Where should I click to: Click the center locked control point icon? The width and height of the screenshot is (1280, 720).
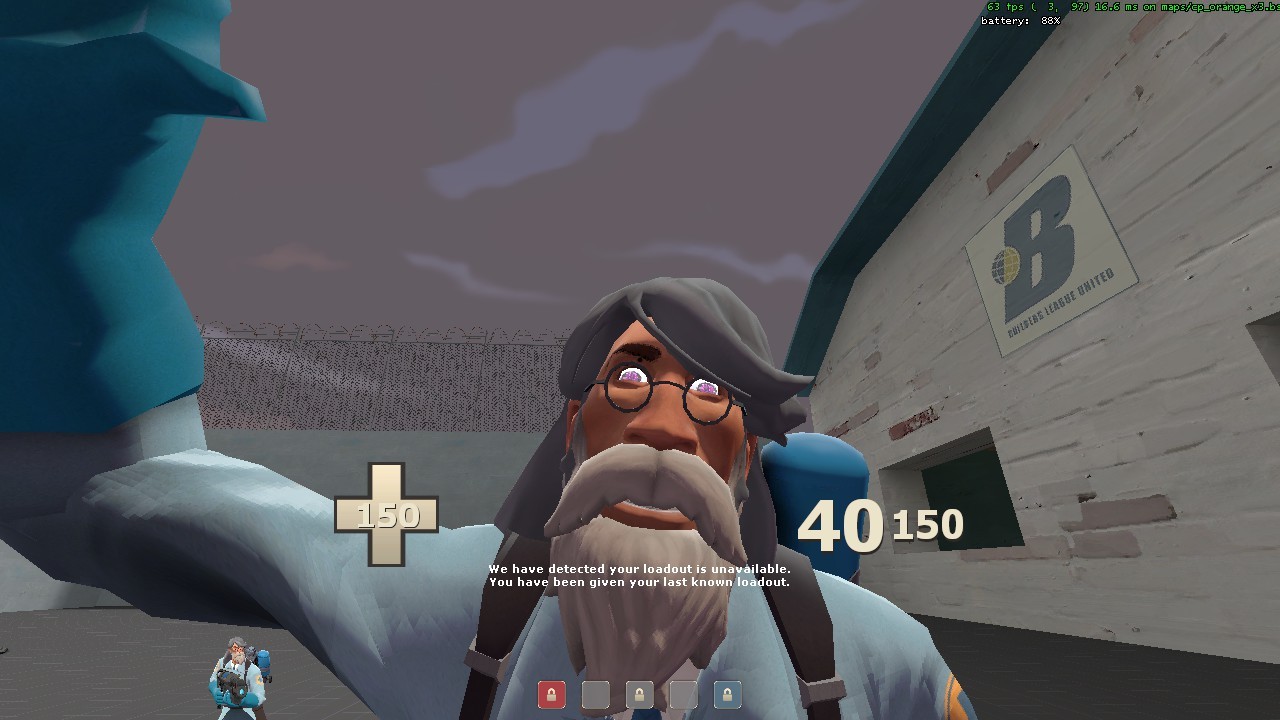(x=639, y=694)
